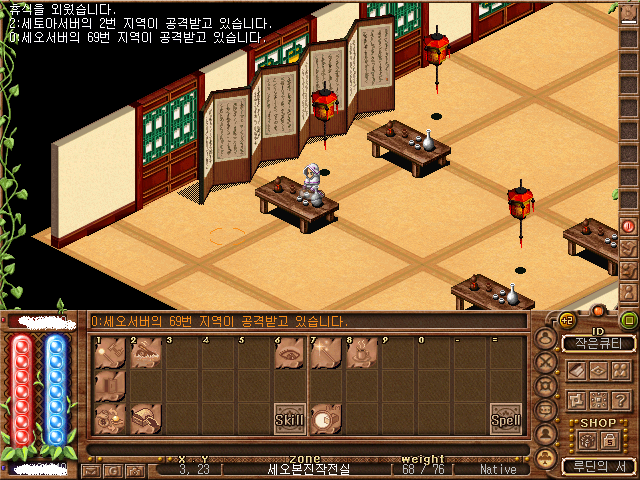Viewport: 640px width, 480px height.
Task: Open the speech bubble chat round button
Action: (546, 410)
